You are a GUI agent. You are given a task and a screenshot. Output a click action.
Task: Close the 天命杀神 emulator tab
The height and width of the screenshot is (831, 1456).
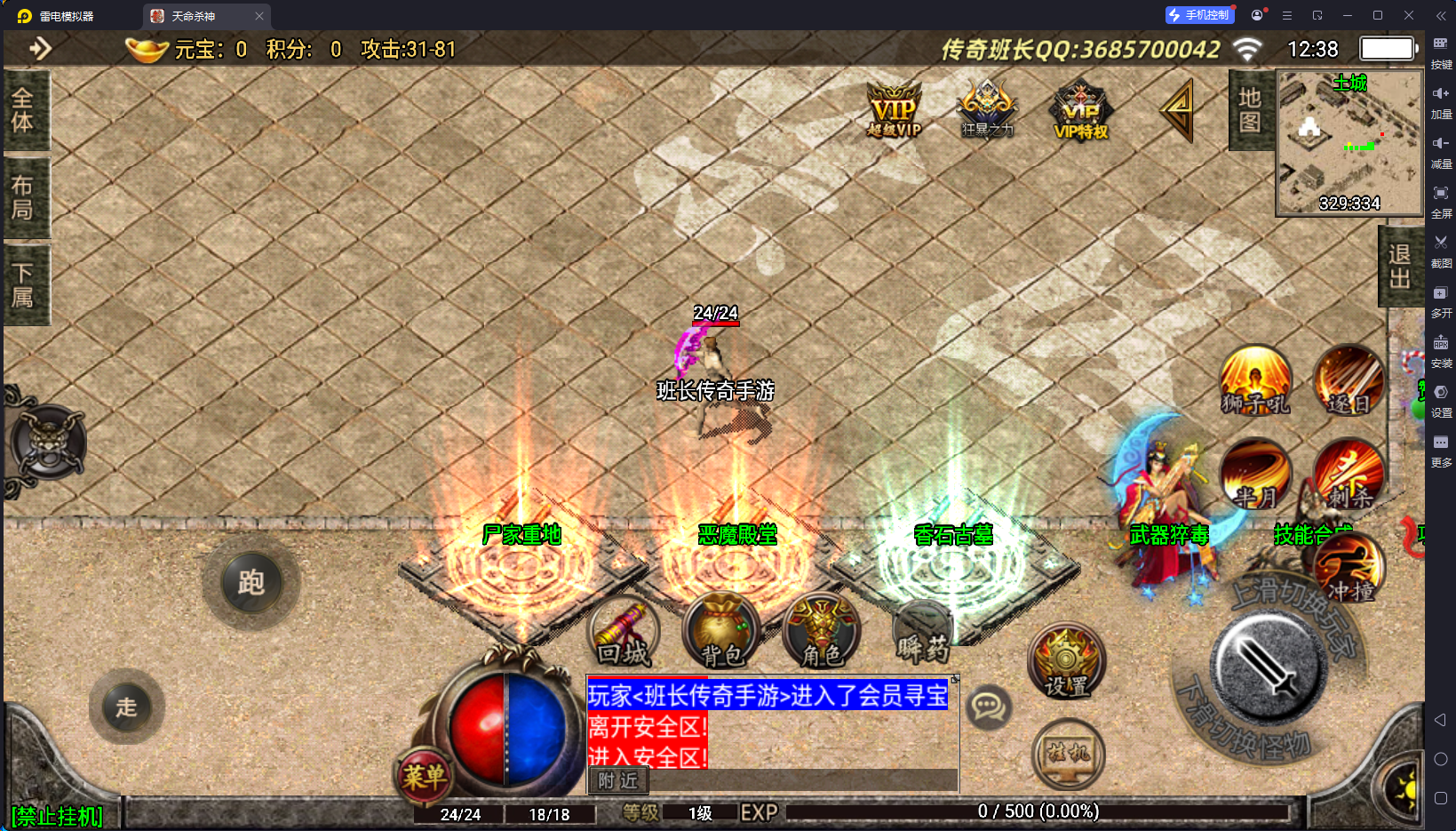point(259,16)
